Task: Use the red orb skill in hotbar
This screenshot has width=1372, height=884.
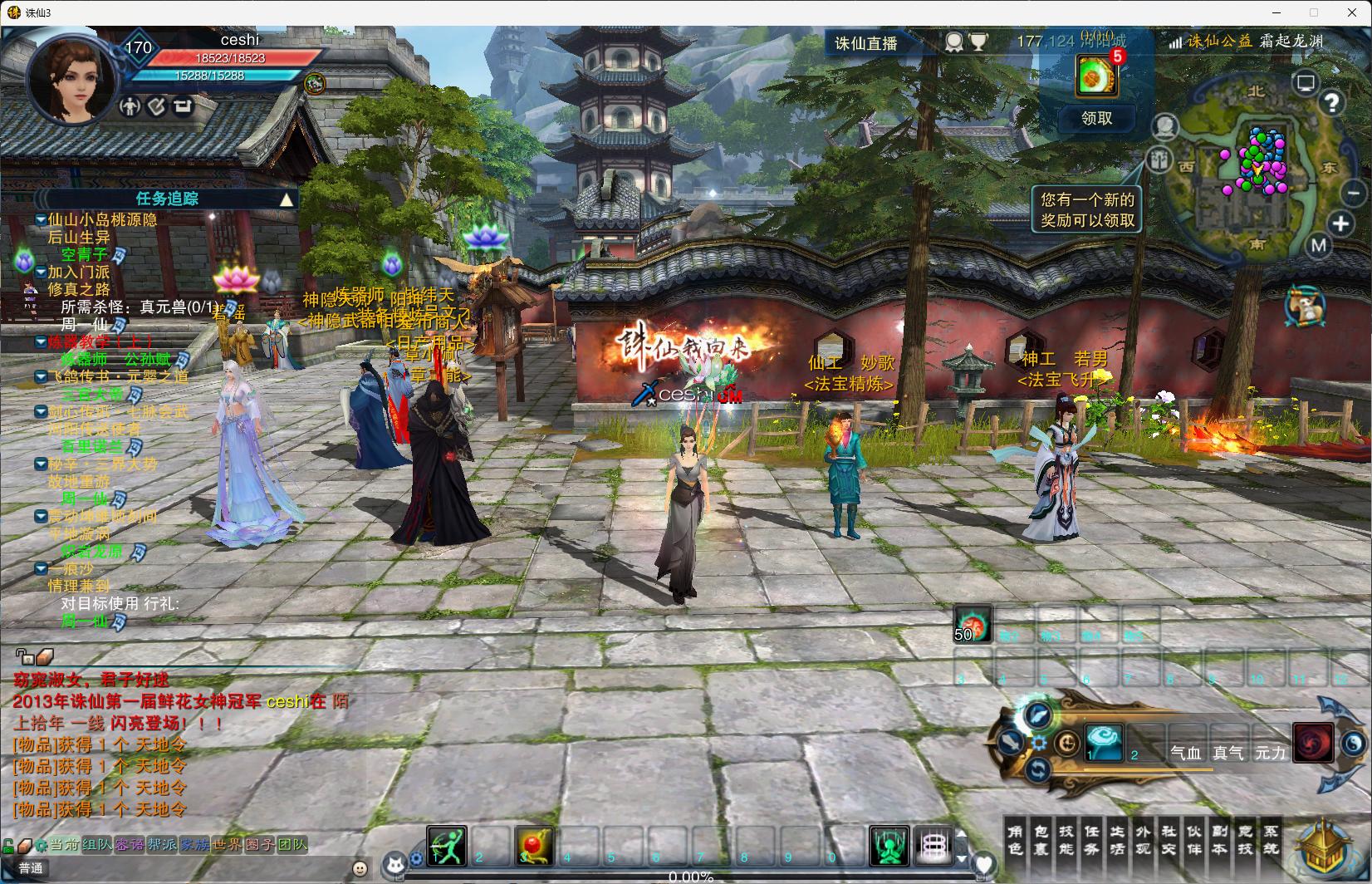Action: click(x=533, y=846)
